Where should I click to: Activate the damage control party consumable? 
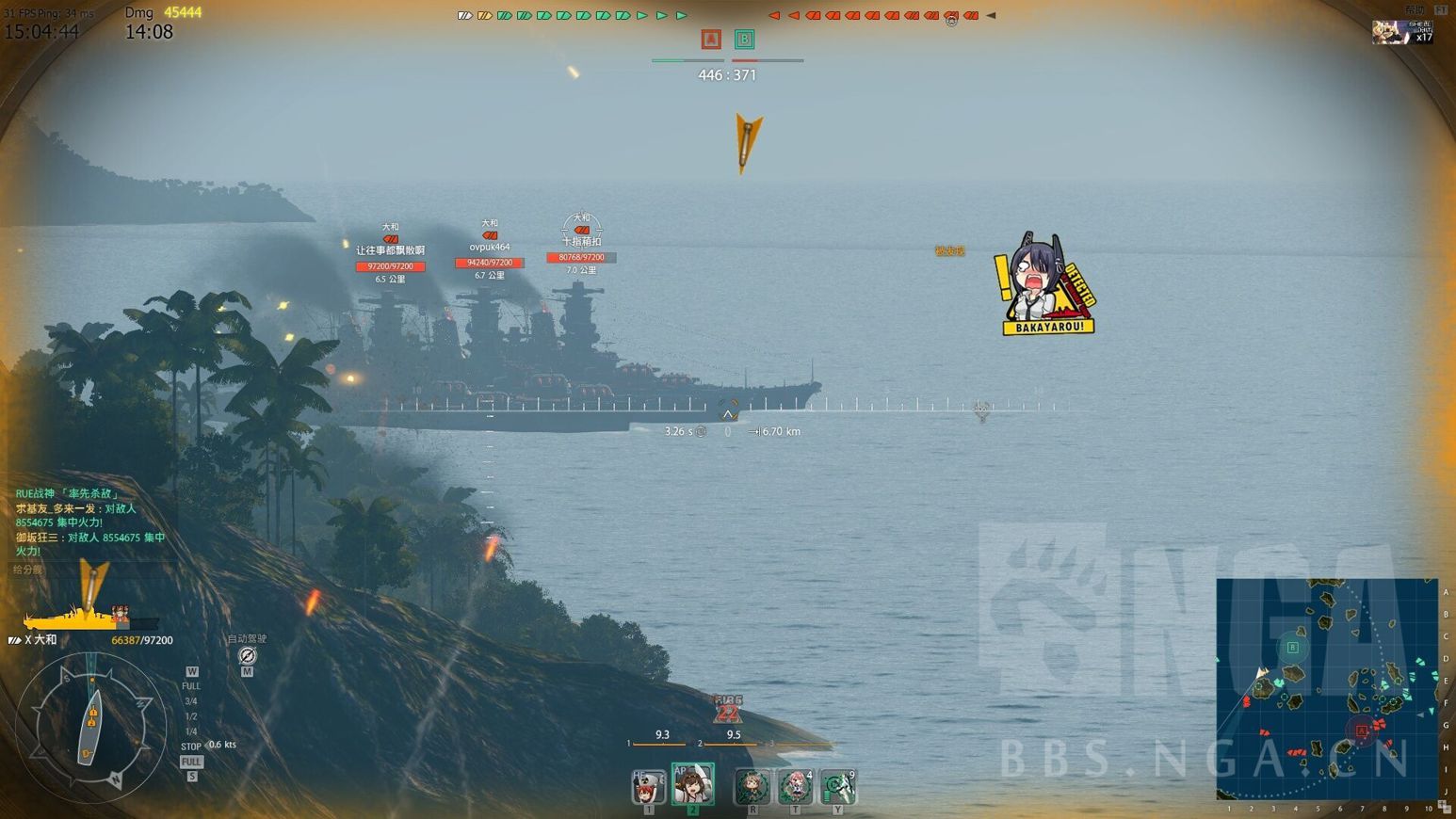point(752,786)
